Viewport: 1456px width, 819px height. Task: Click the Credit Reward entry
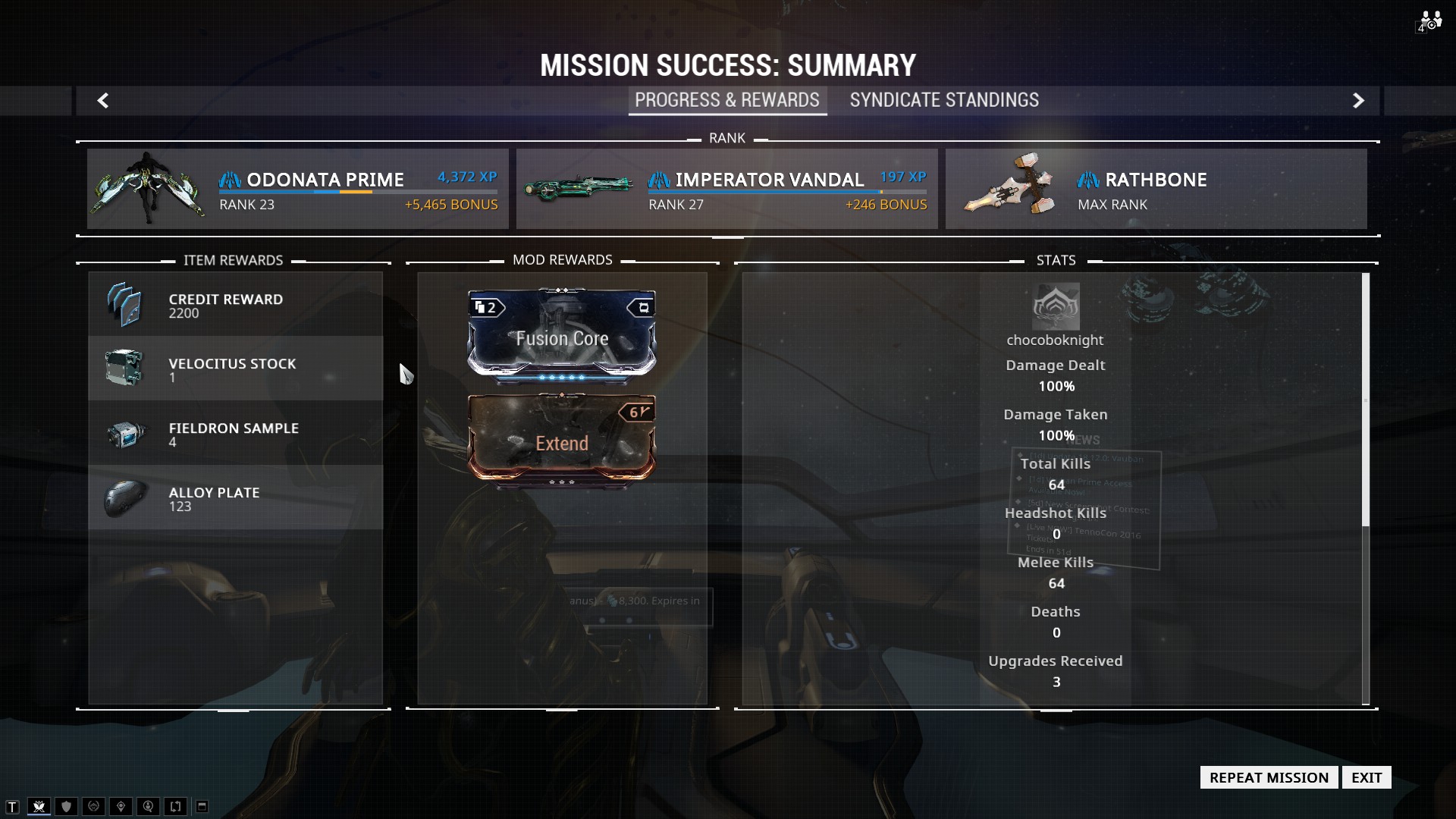click(x=235, y=304)
